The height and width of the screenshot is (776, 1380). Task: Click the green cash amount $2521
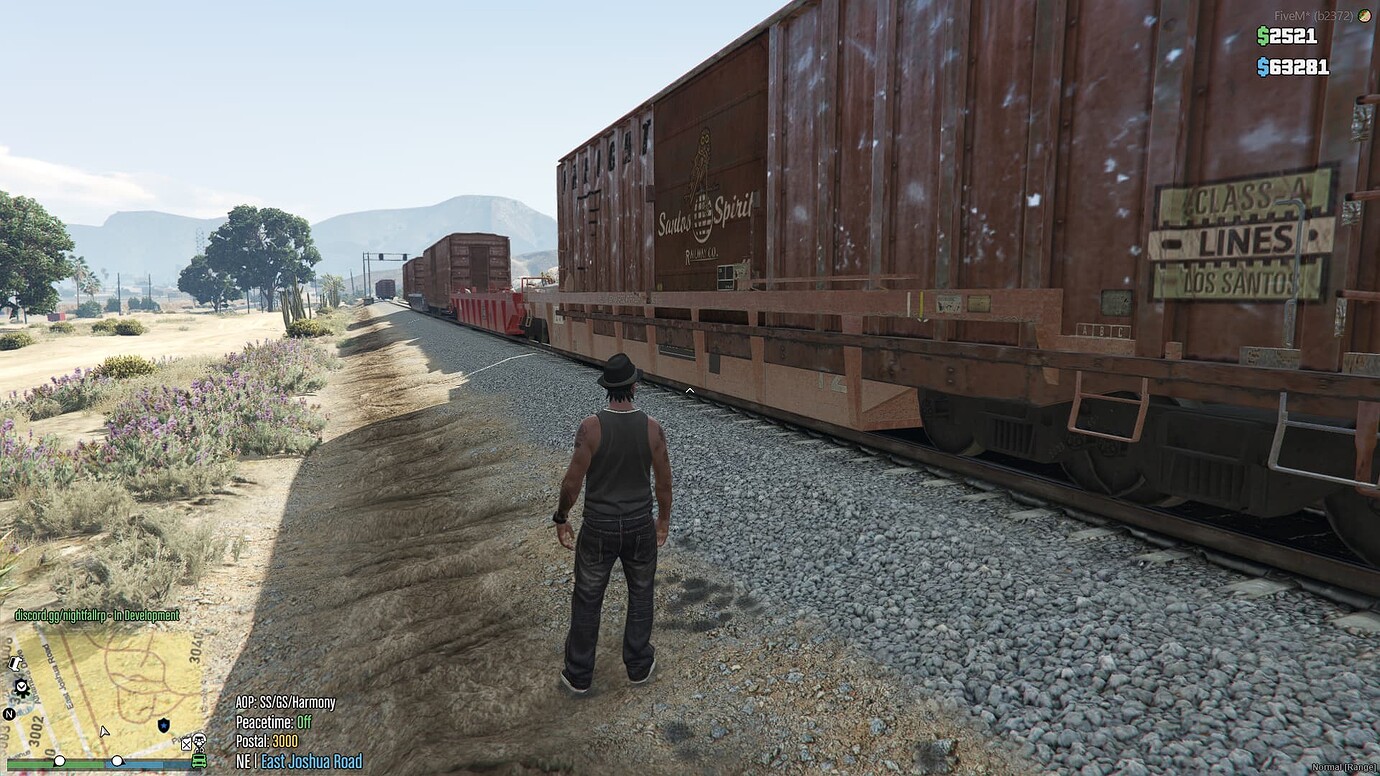point(1287,36)
